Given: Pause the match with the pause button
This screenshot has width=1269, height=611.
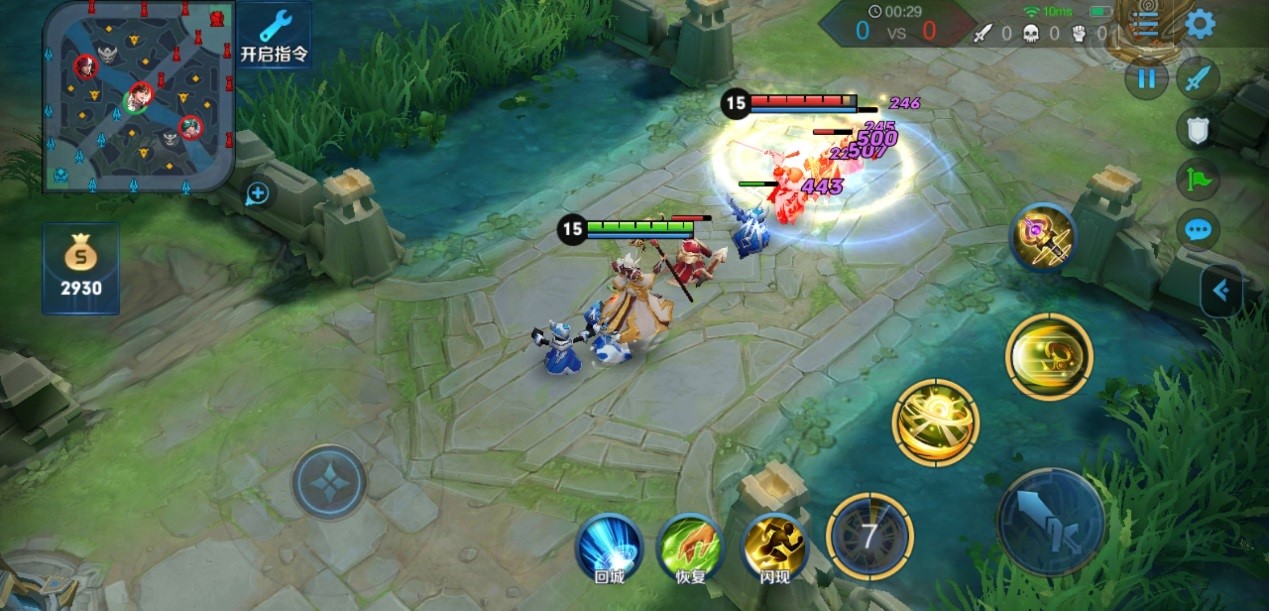Looking at the screenshot, I should tap(1146, 78).
